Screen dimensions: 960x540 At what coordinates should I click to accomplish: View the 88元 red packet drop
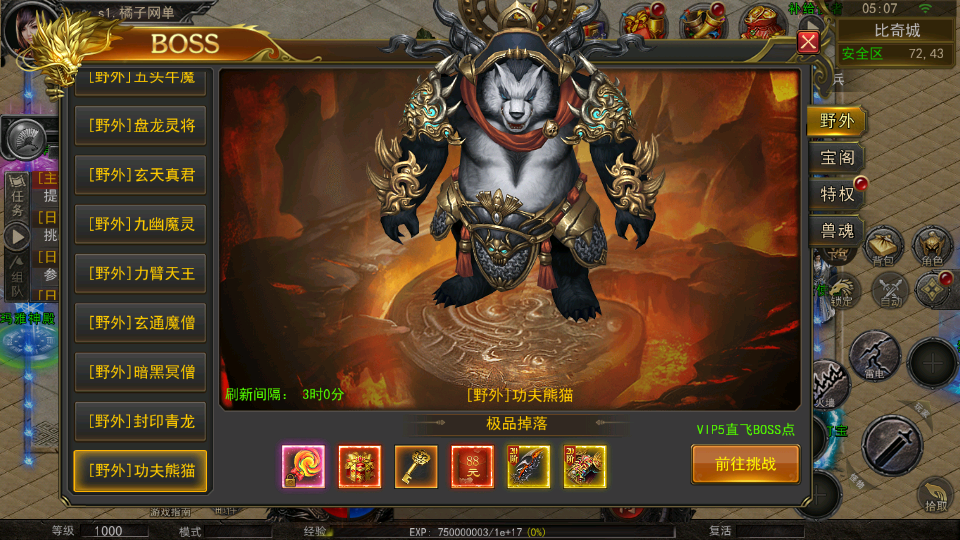point(471,466)
